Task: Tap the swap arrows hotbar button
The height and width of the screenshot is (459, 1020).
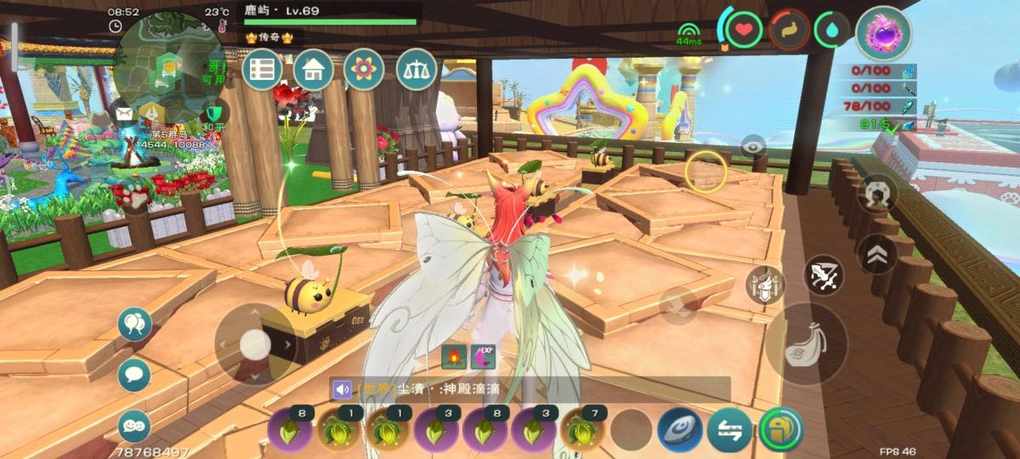Action: tap(730, 430)
